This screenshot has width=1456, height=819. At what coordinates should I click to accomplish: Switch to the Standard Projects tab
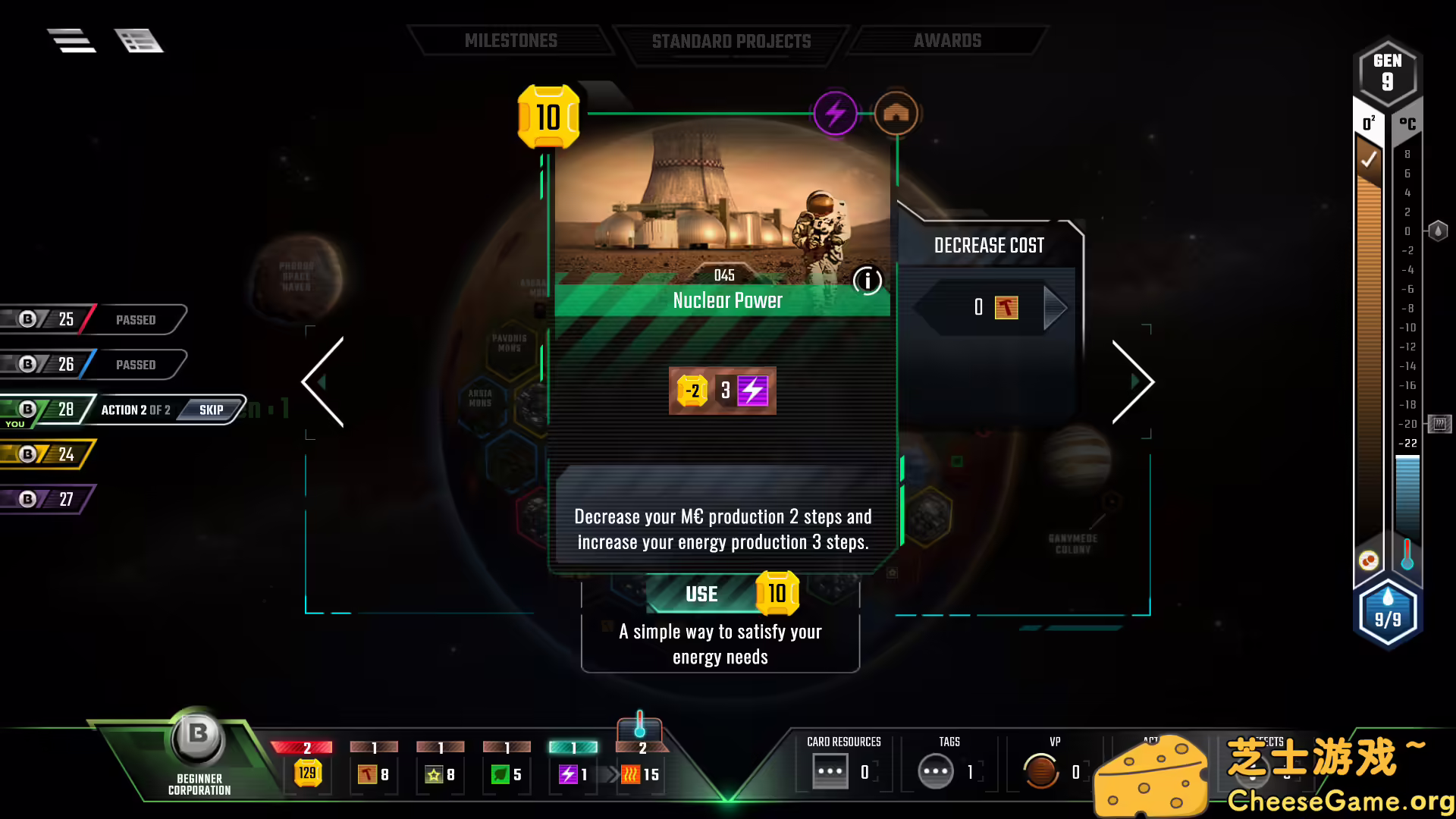[730, 41]
